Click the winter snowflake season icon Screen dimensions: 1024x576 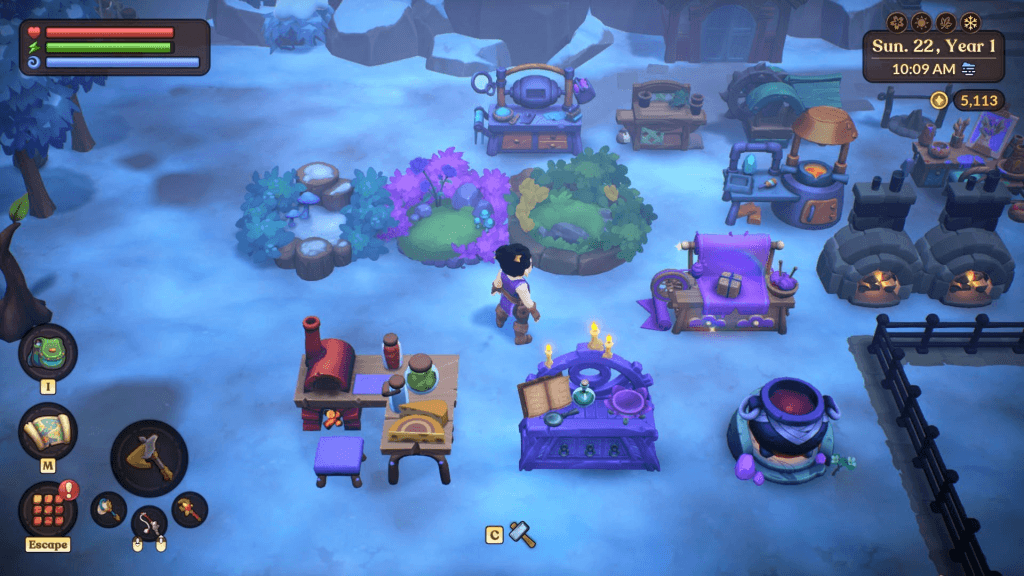click(x=970, y=22)
